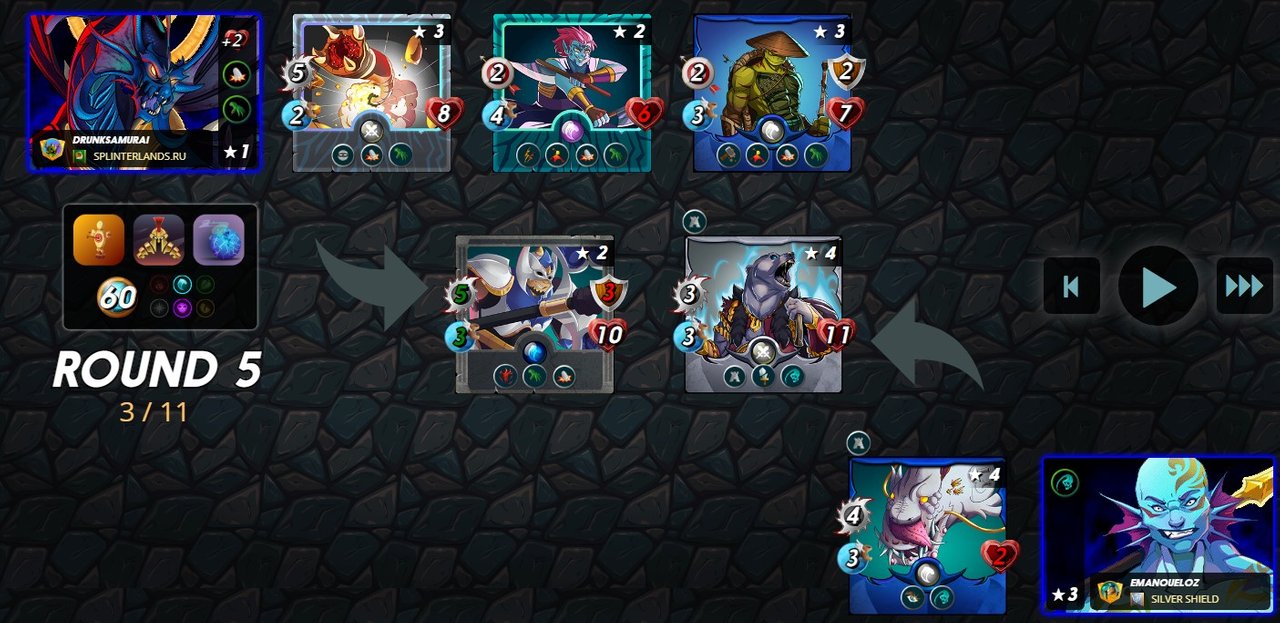Screen dimensions: 1280x623
Task: Open the blue crystal orb ruleset icon
Action: 219,240
